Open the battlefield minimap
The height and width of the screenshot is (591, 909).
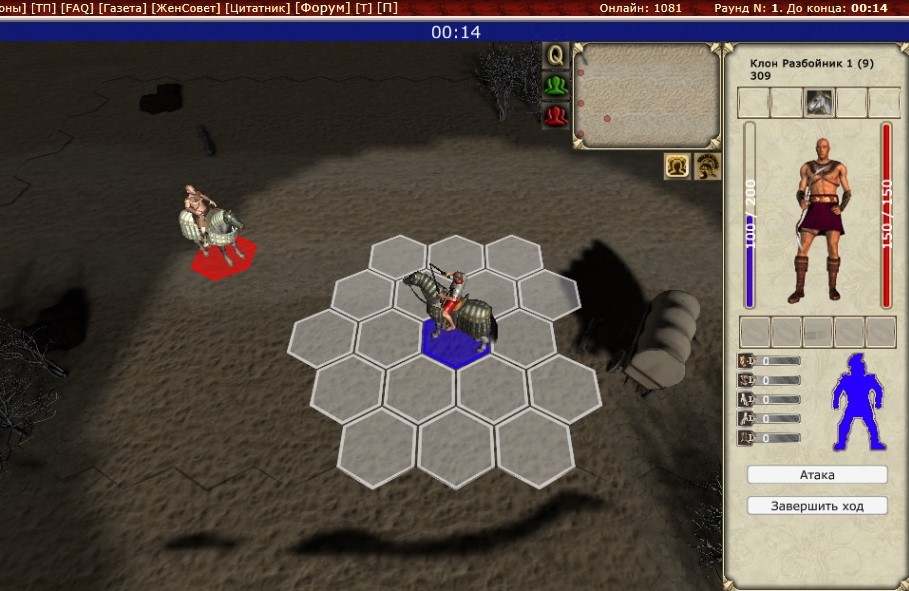pos(646,95)
